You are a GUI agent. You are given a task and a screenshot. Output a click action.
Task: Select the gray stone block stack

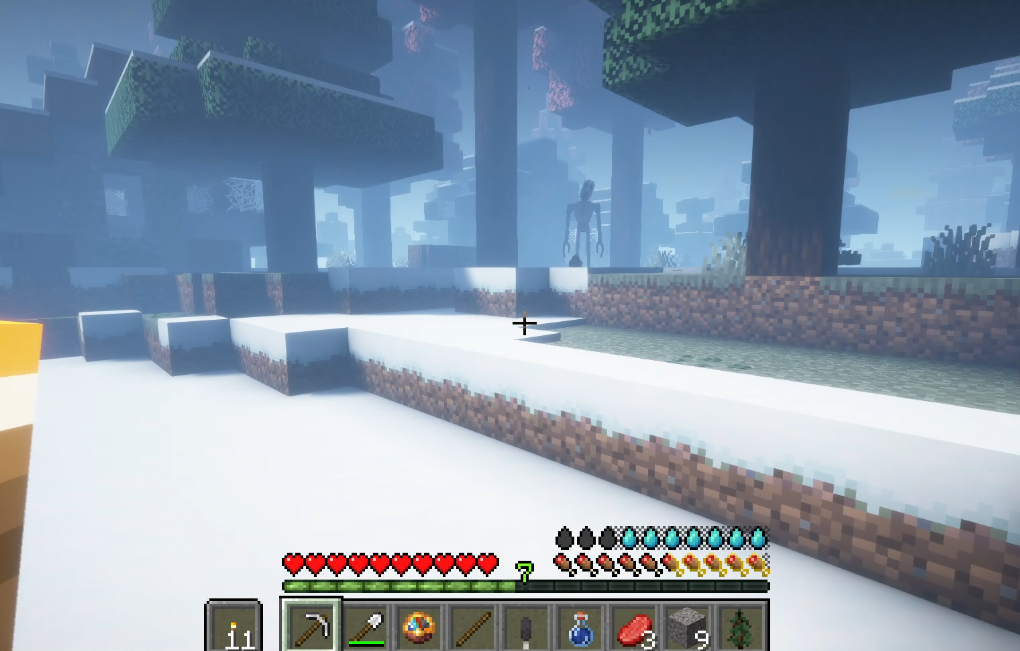click(x=689, y=628)
